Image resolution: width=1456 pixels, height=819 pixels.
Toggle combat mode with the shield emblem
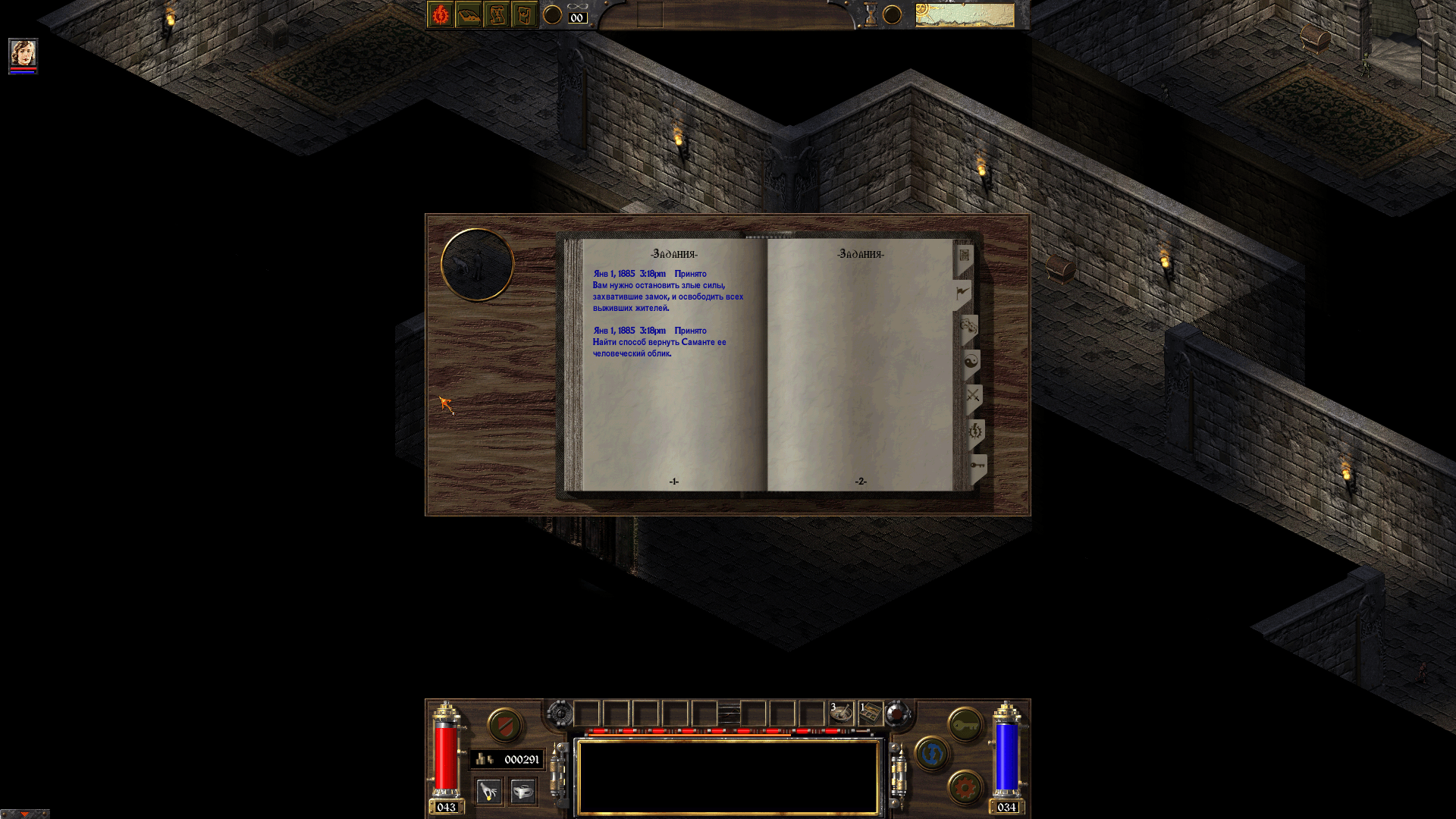[x=504, y=726]
